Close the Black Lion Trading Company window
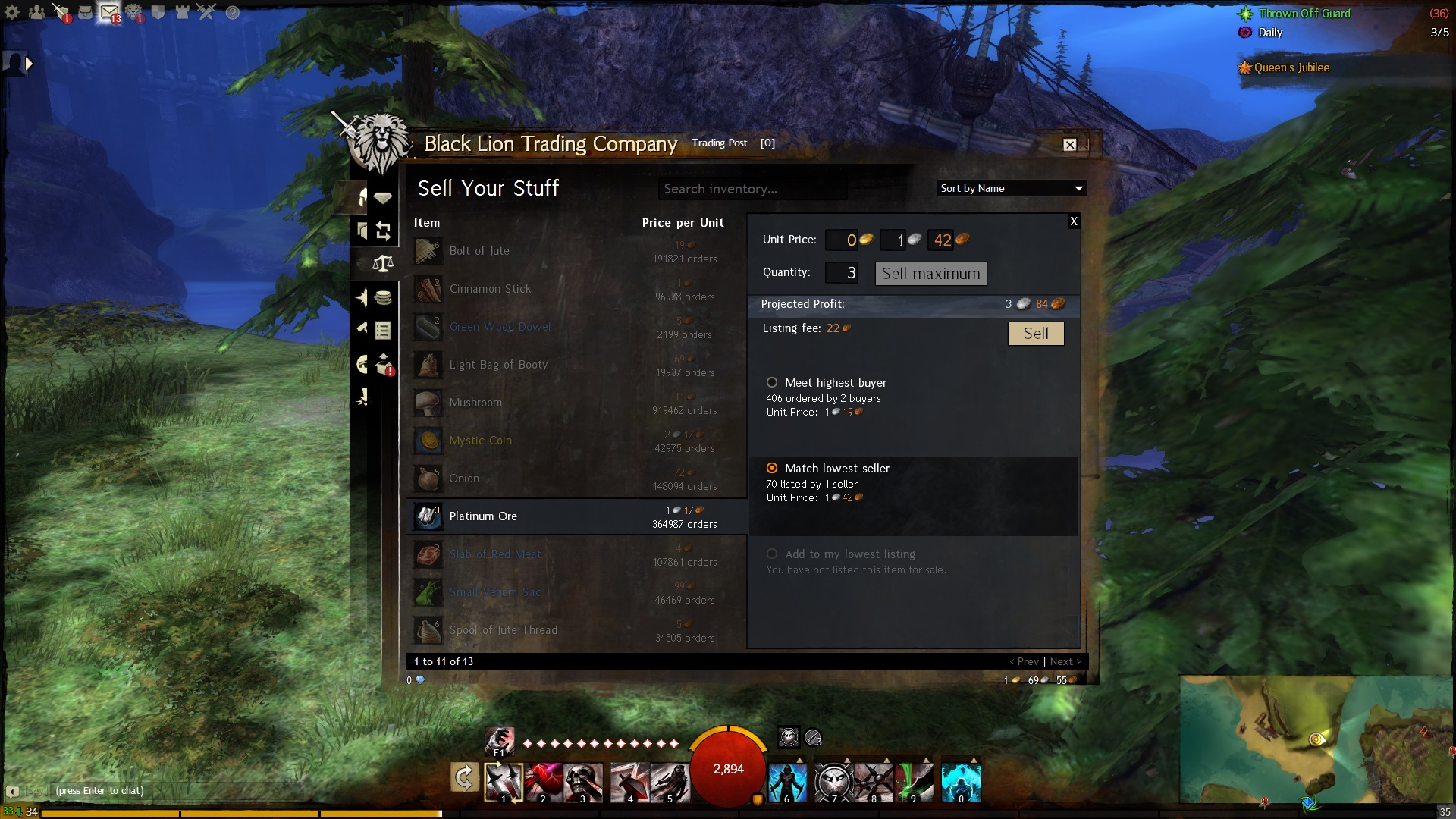 pos(1069,145)
